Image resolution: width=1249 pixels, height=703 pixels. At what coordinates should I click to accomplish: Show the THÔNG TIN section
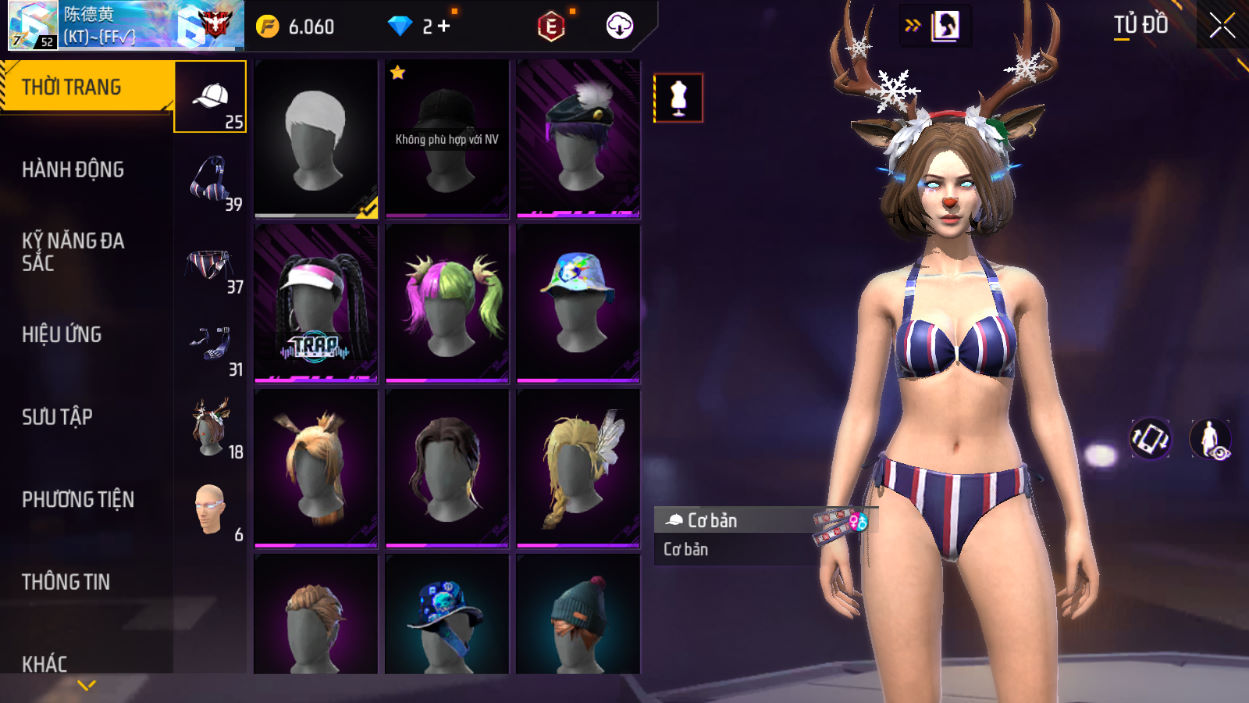(x=66, y=582)
